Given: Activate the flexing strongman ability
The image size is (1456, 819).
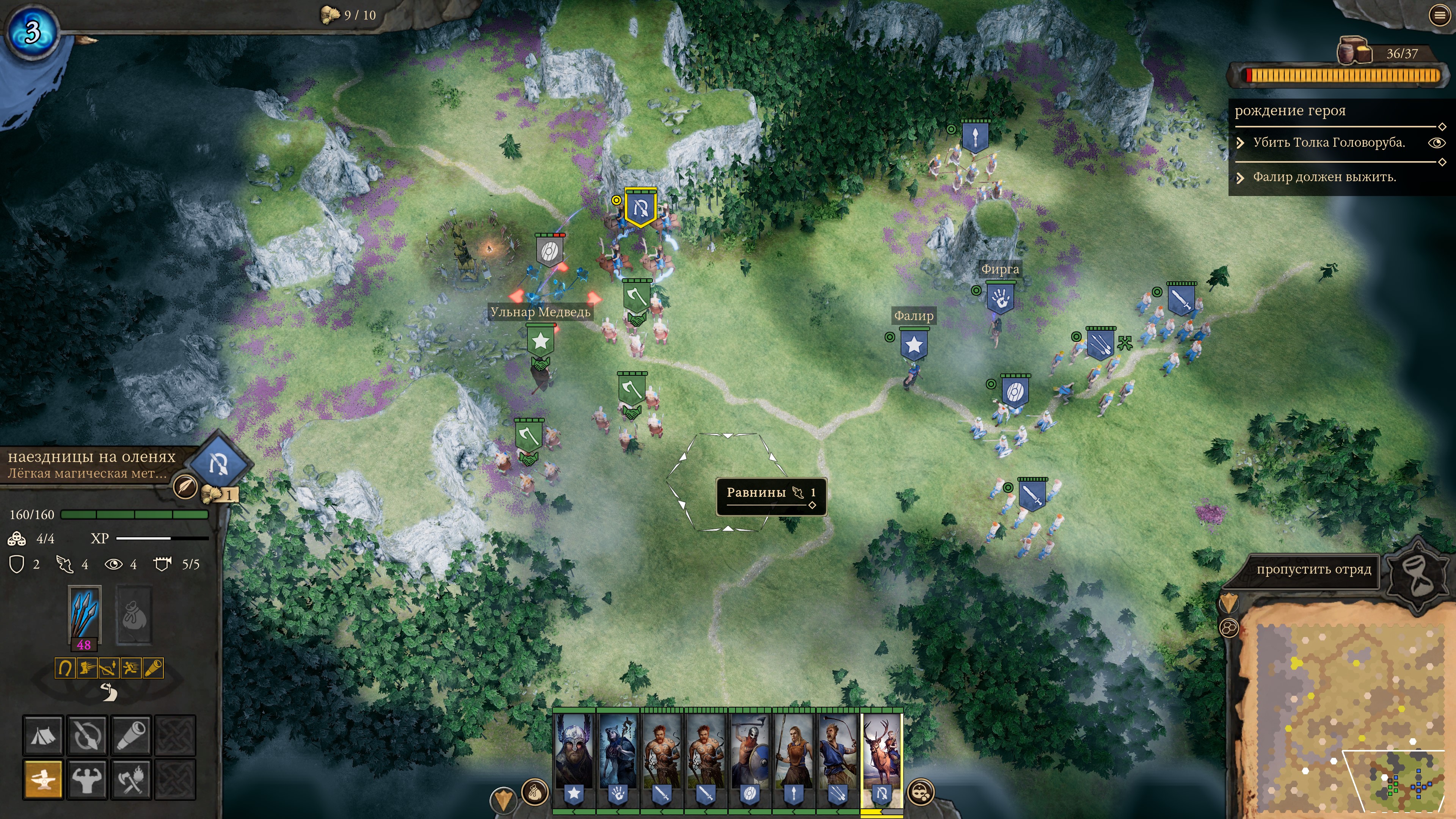Looking at the screenshot, I should click(87, 780).
